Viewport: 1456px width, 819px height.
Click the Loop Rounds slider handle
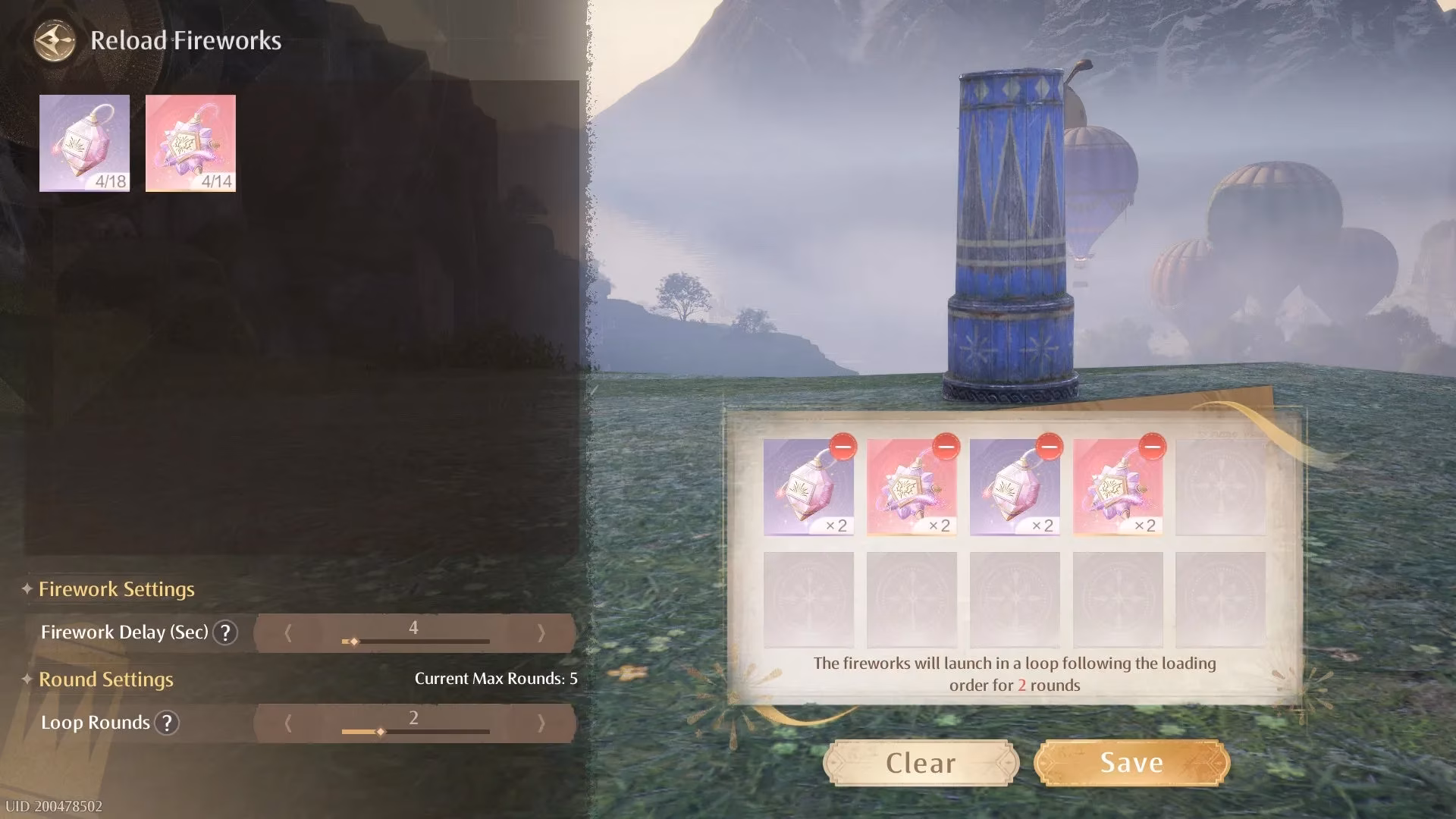coord(379,732)
